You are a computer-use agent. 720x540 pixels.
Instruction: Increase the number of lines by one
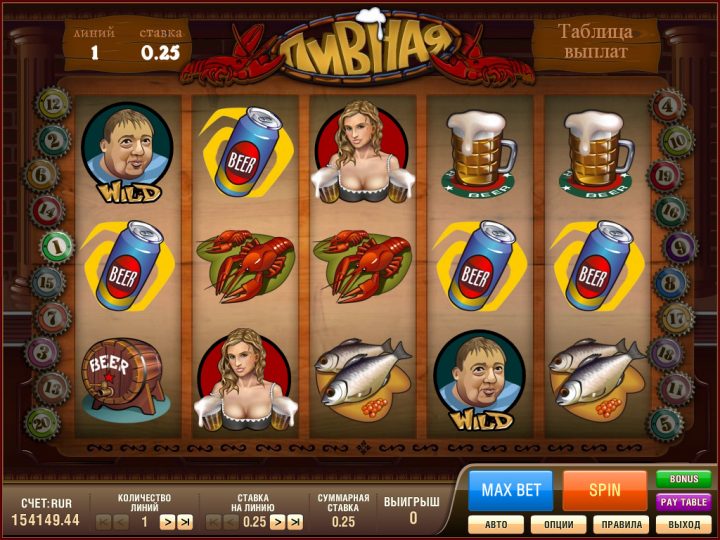pyautogui.click(x=168, y=522)
